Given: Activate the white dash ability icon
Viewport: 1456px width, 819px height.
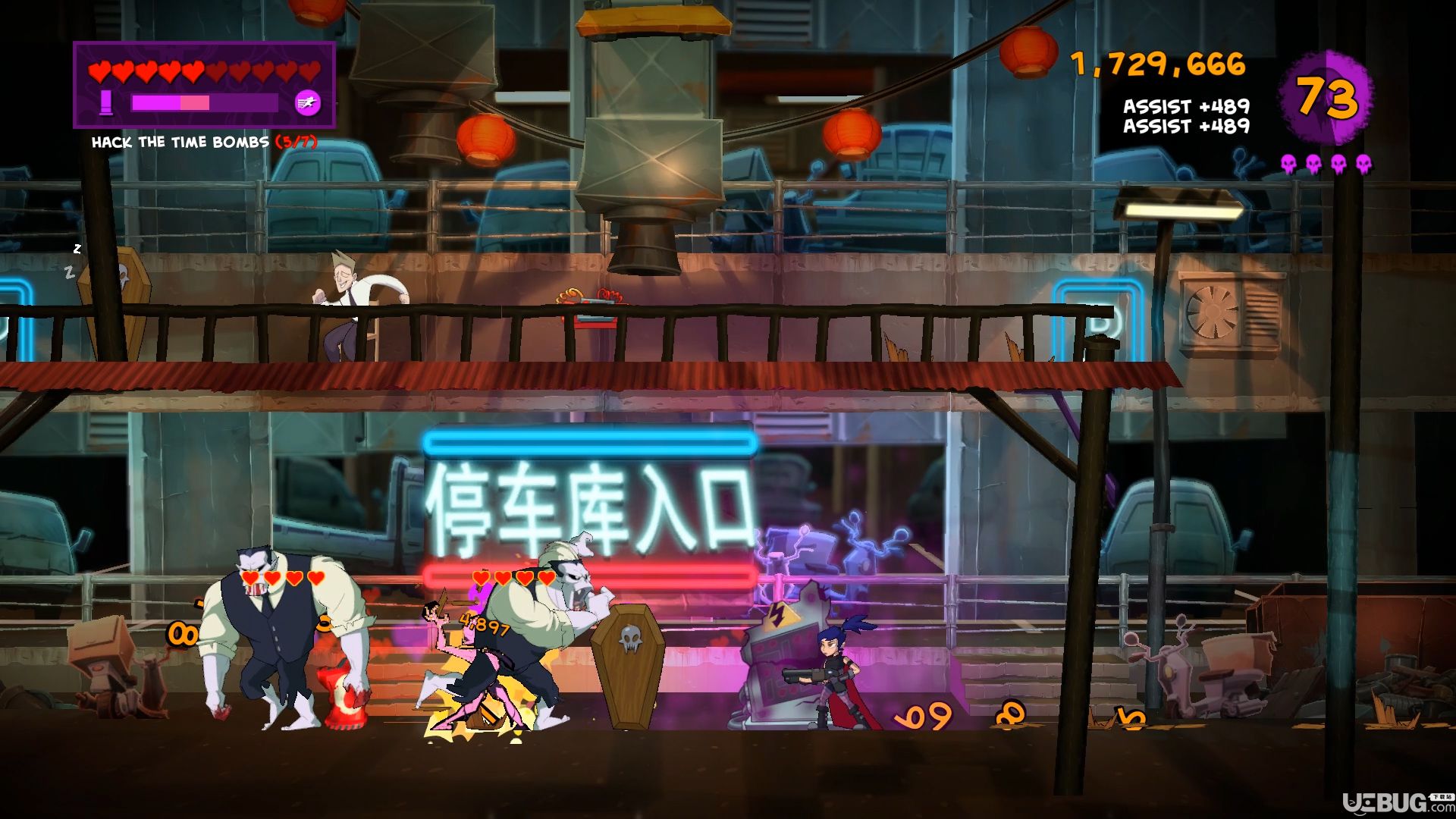Looking at the screenshot, I should 307,102.
